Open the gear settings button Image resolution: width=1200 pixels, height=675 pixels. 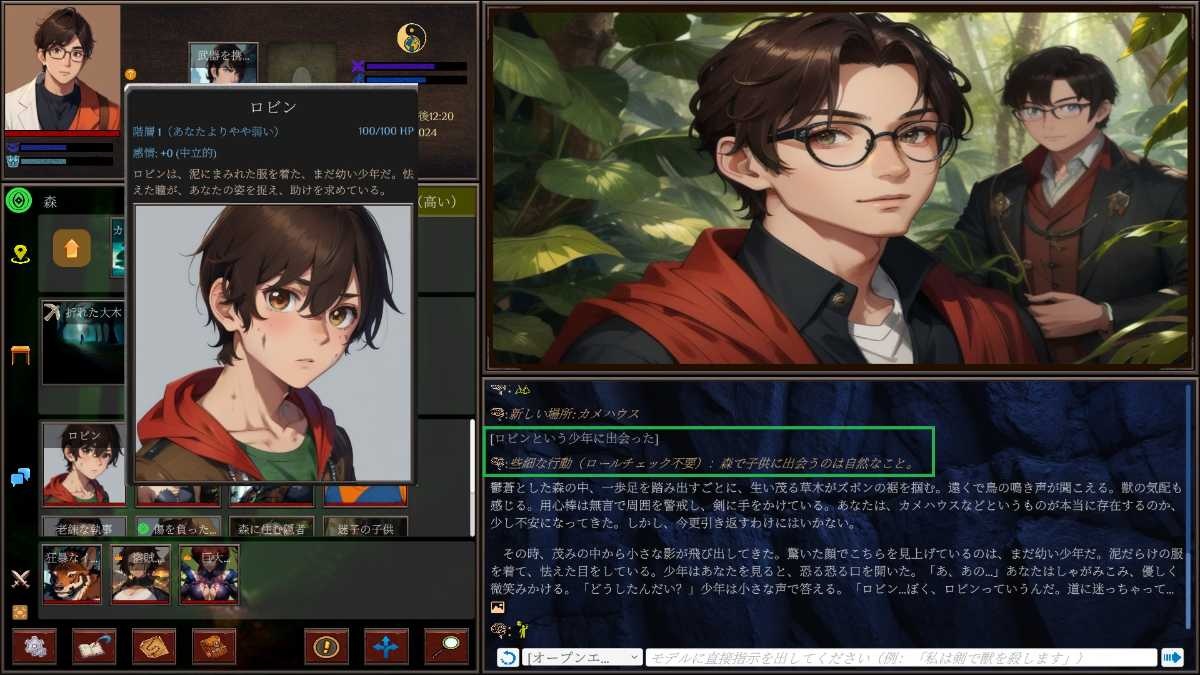tap(34, 647)
